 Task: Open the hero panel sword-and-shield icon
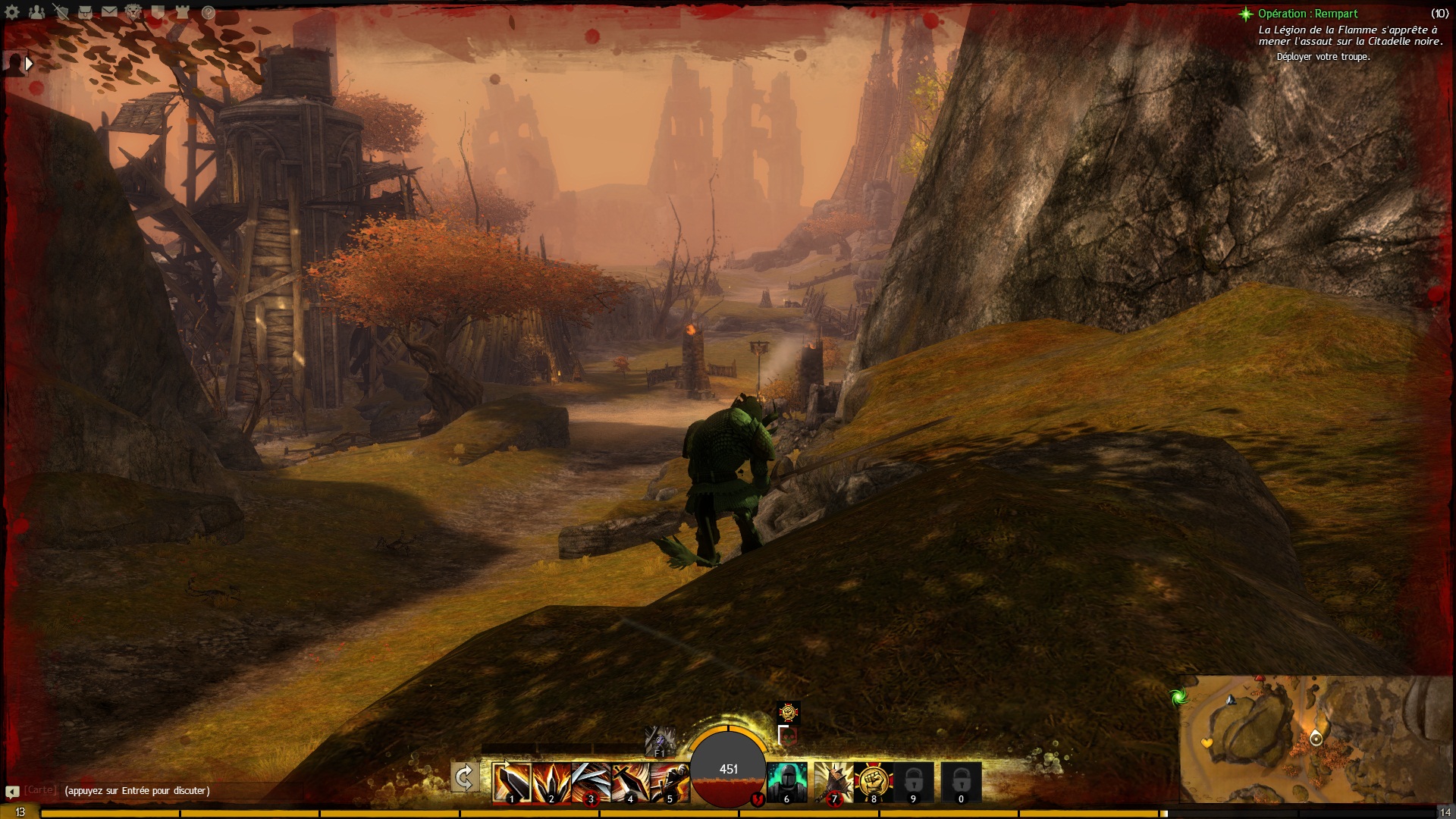coord(61,12)
